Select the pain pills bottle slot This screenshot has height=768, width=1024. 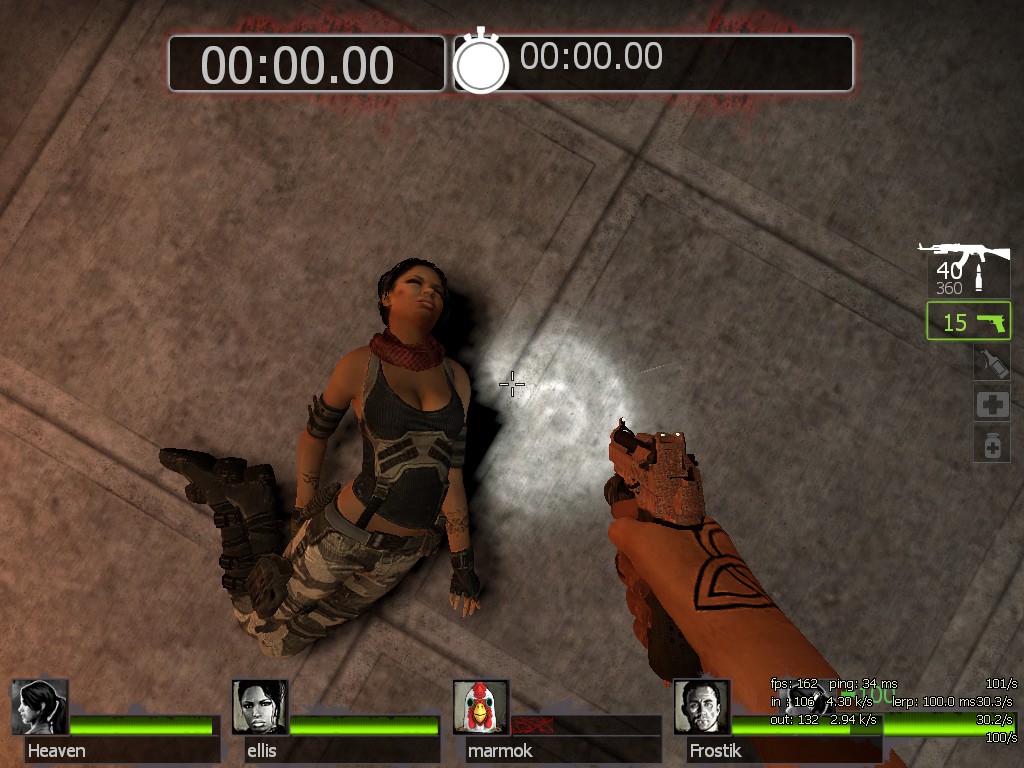click(992, 444)
